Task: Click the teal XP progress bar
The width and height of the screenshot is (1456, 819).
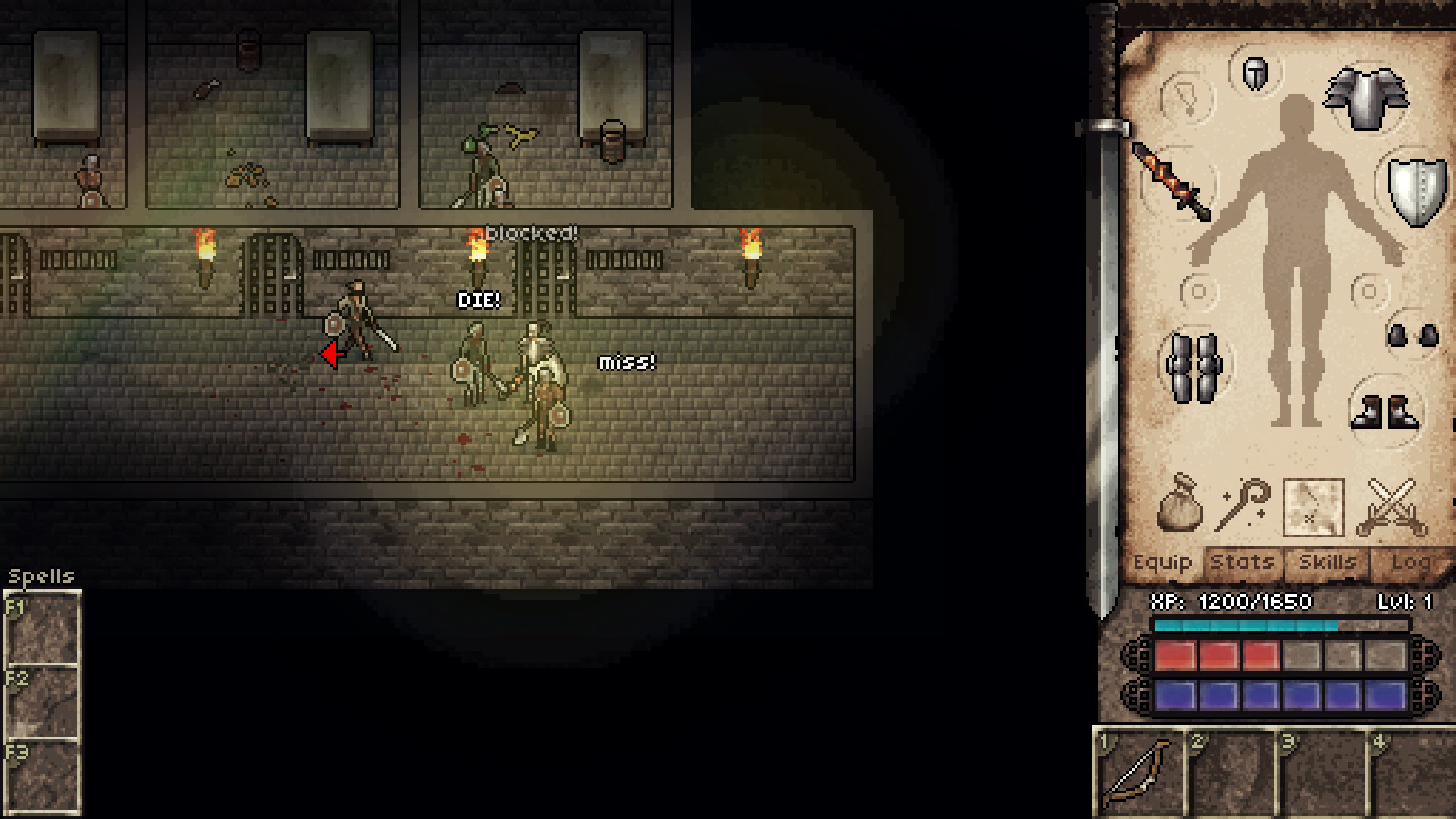Action: coord(1247,625)
